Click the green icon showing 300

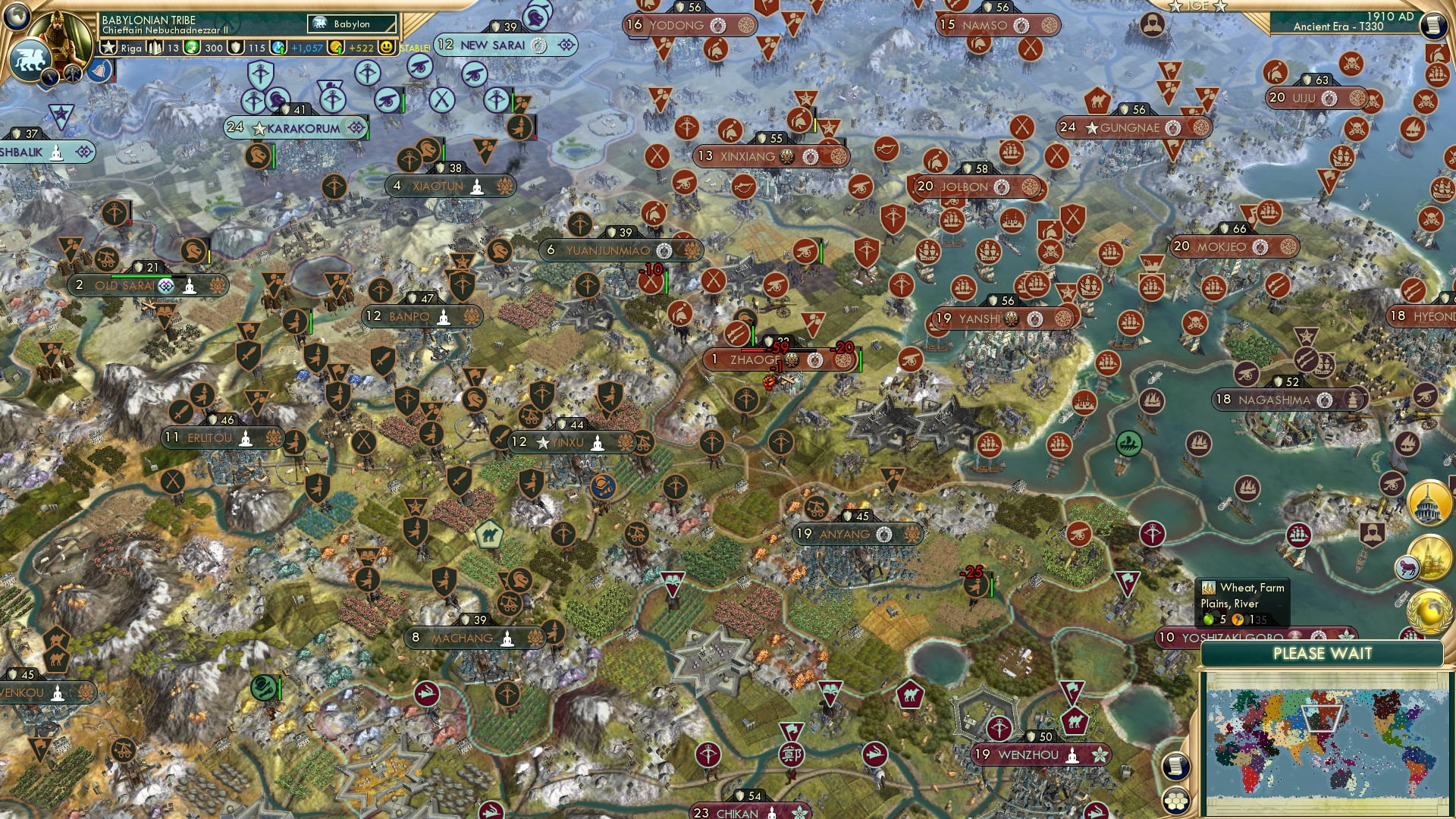[x=193, y=48]
